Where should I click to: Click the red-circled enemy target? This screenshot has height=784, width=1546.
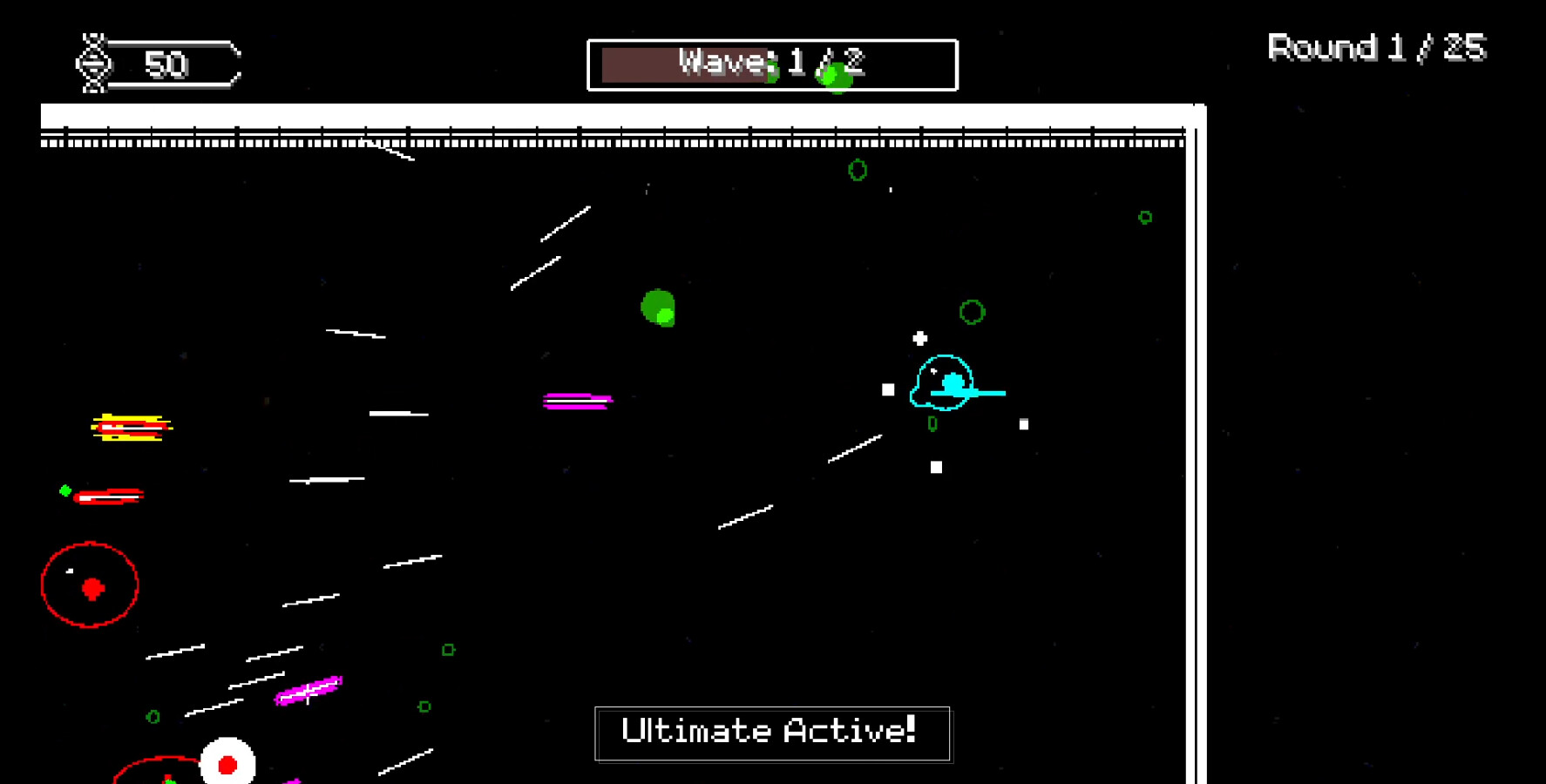point(90,585)
